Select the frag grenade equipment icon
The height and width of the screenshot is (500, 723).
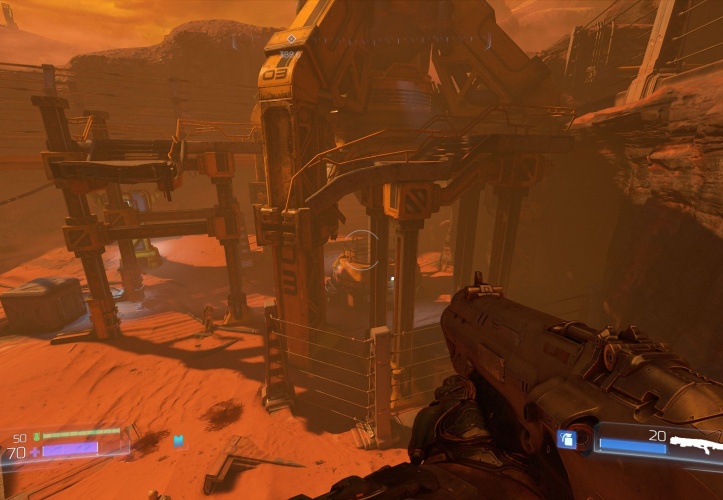point(566,440)
